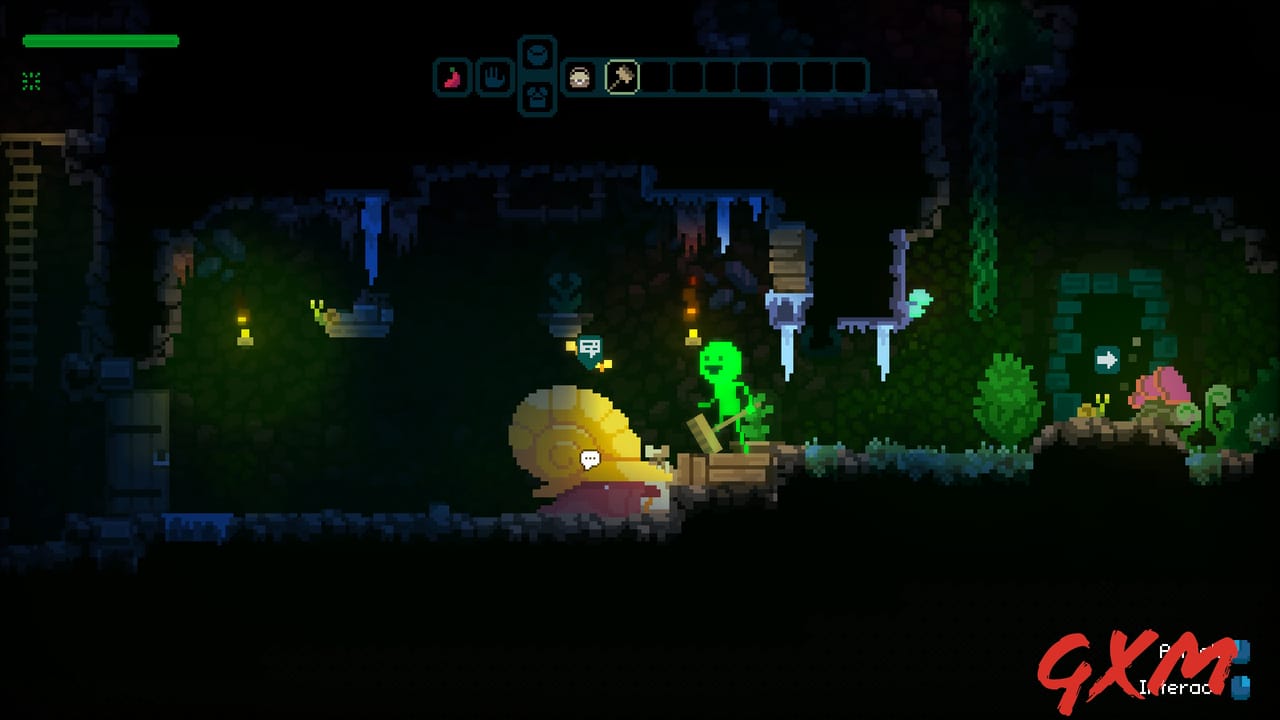Click the green health bar
The image size is (1280, 720).
tap(100, 41)
